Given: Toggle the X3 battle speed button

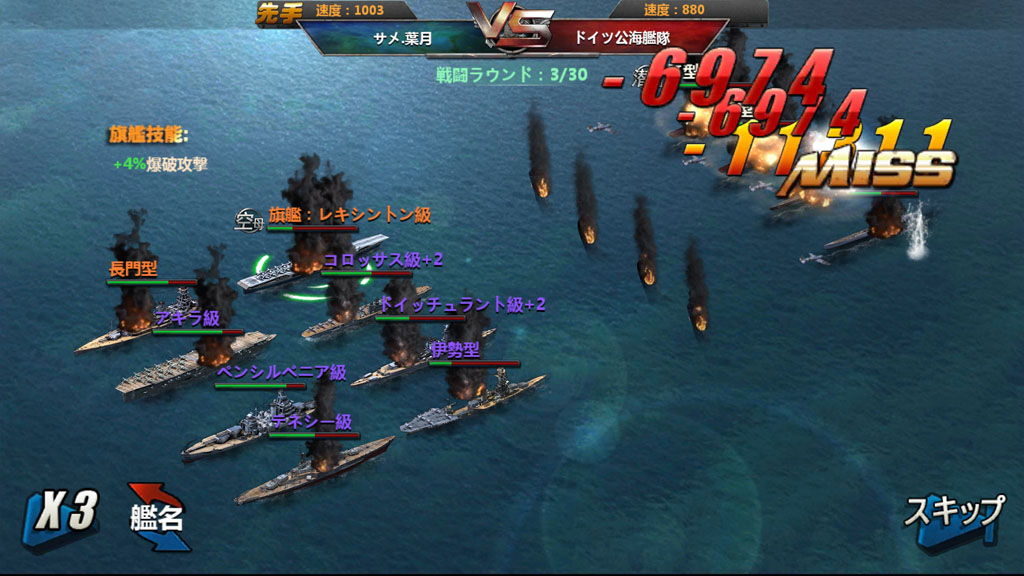Looking at the screenshot, I should pyautogui.click(x=62, y=516).
